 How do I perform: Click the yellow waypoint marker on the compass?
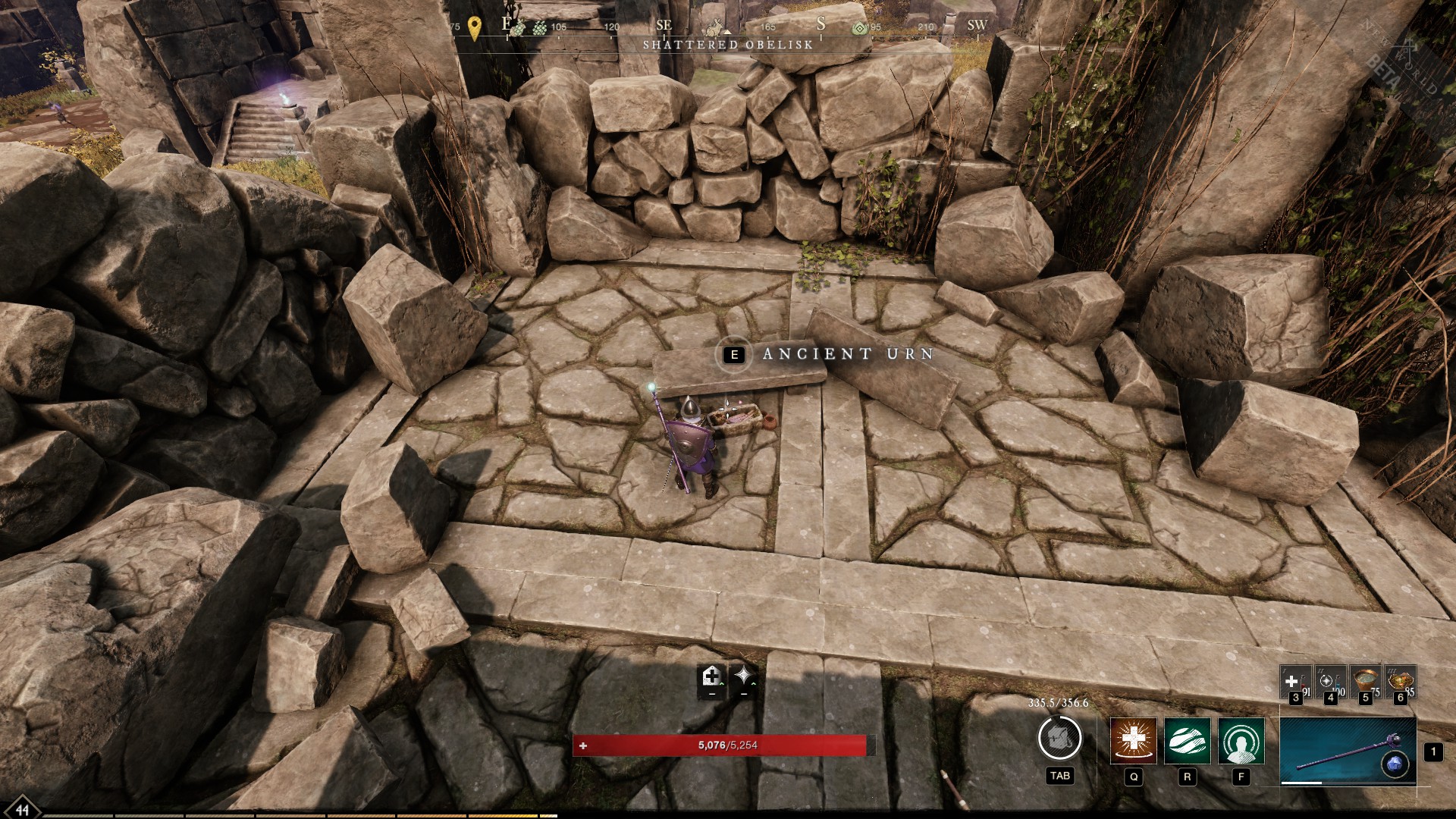(473, 25)
